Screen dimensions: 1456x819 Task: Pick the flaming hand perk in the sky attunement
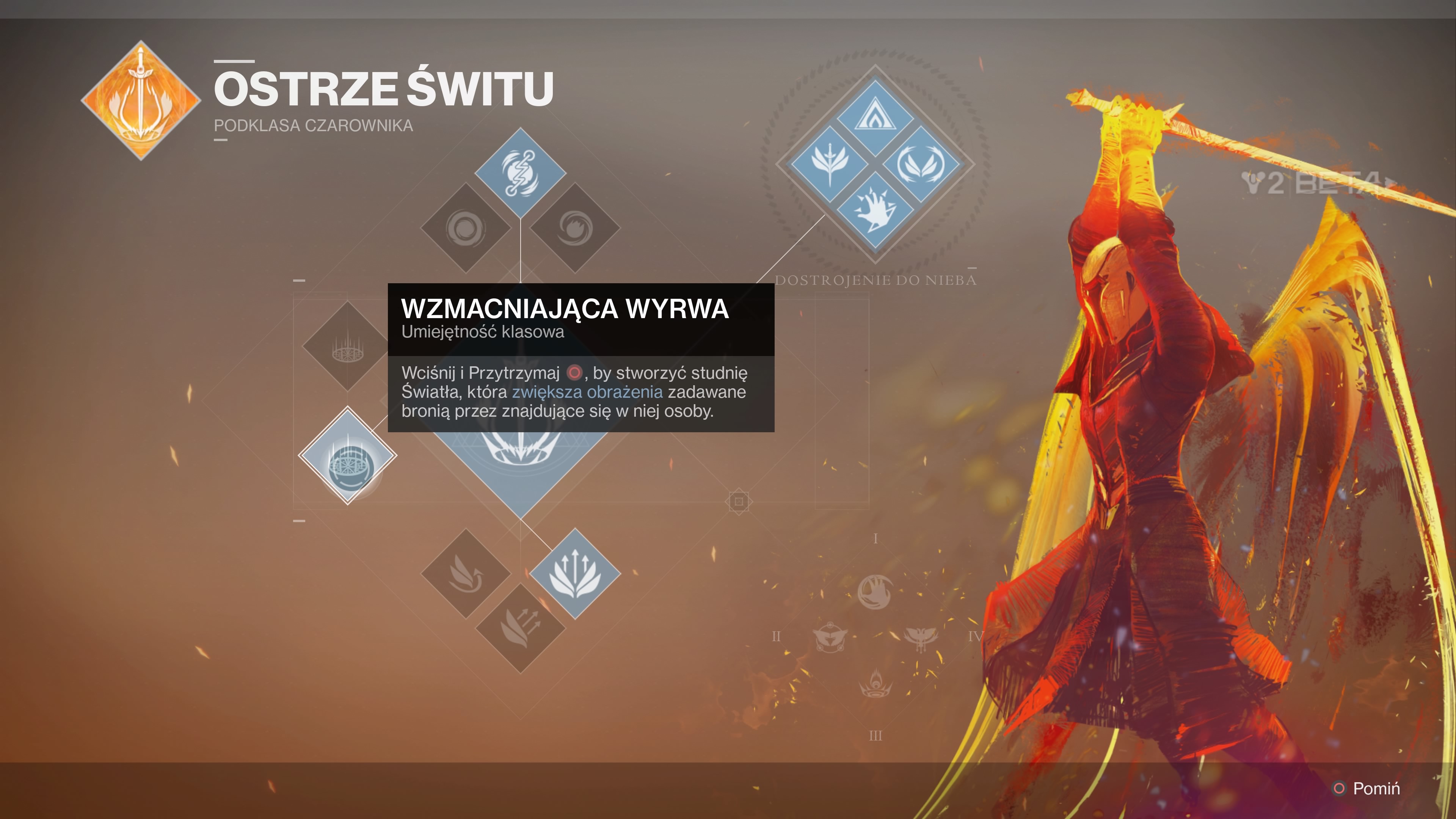875,210
